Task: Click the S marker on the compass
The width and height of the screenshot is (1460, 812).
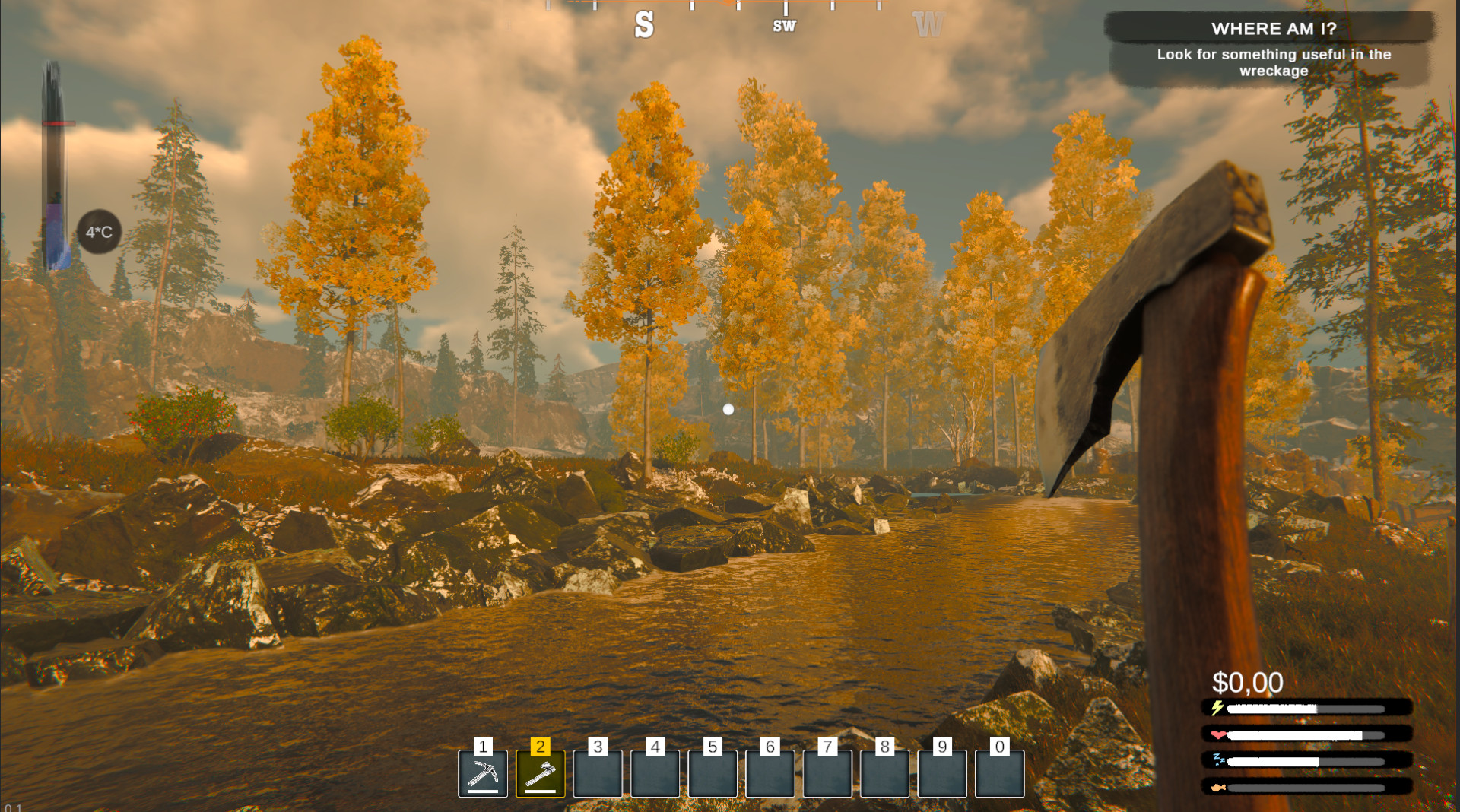Action: click(x=643, y=25)
